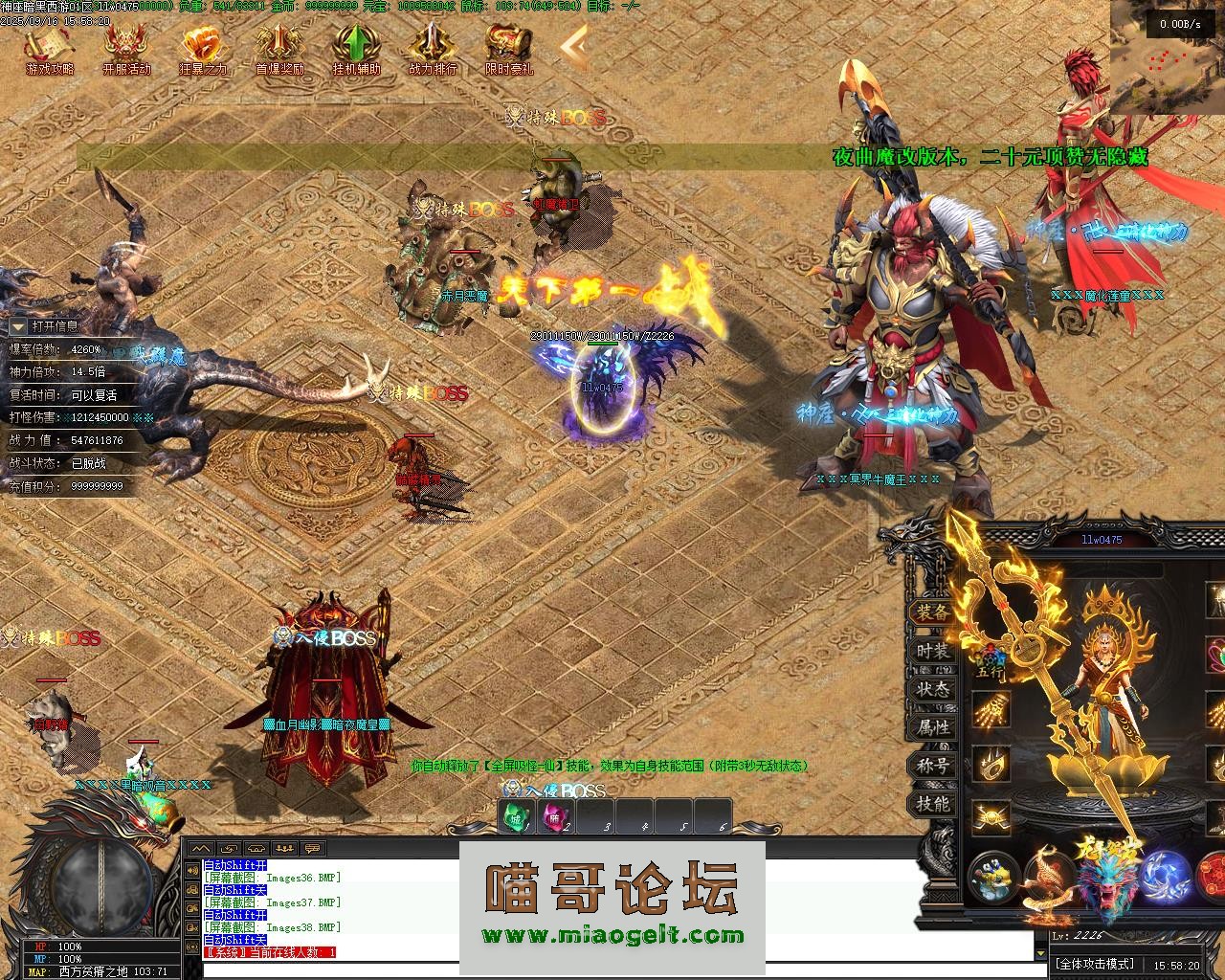
Task: Show the 战力排行 power ranking
Action: (433, 48)
